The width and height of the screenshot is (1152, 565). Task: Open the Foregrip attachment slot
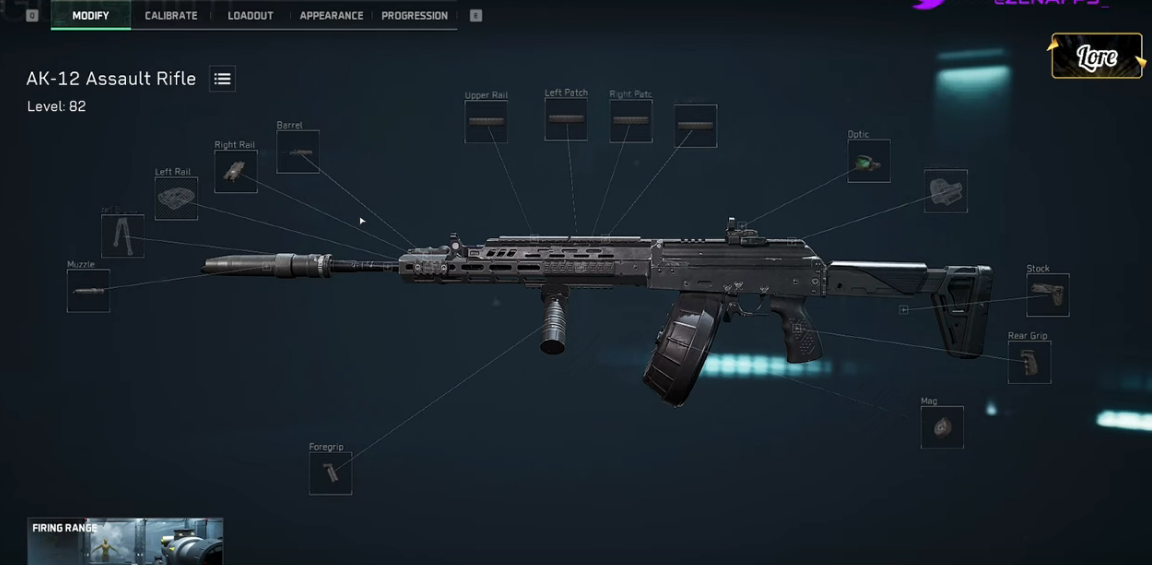coord(330,474)
